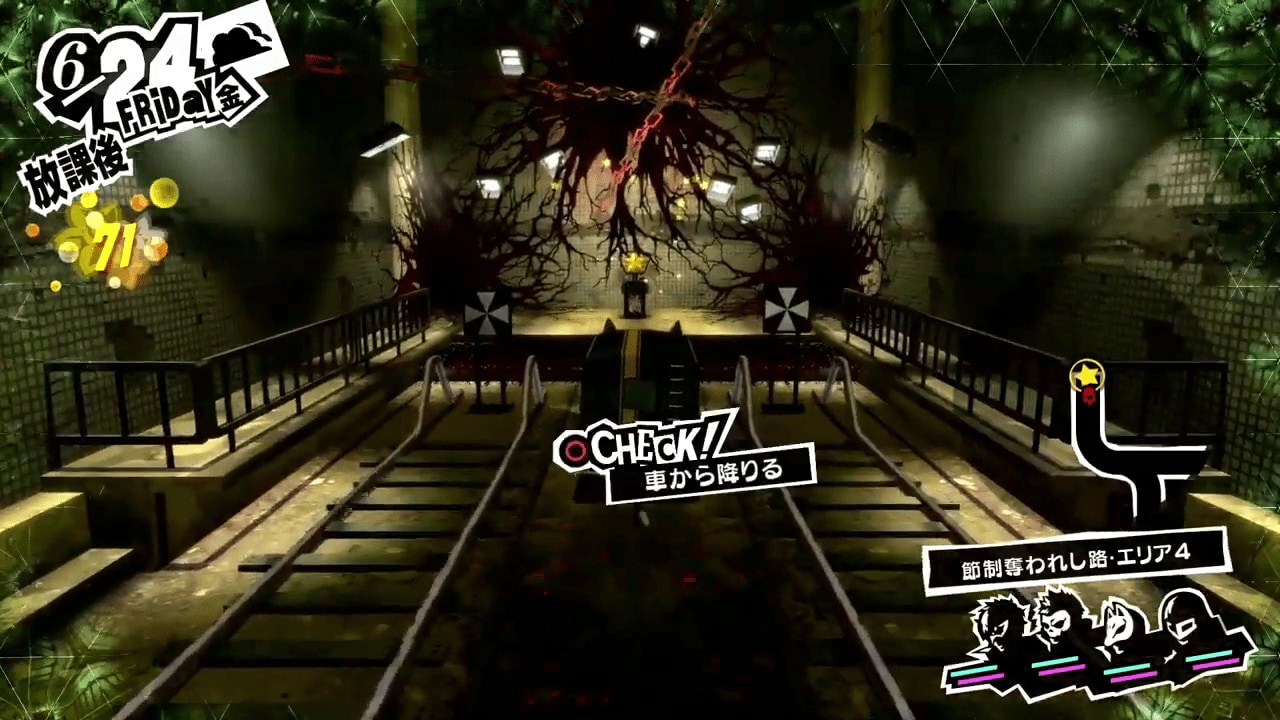Click the red dot player marker on minimap
The width and height of the screenshot is (1280, 720).
pos(1089,396)
